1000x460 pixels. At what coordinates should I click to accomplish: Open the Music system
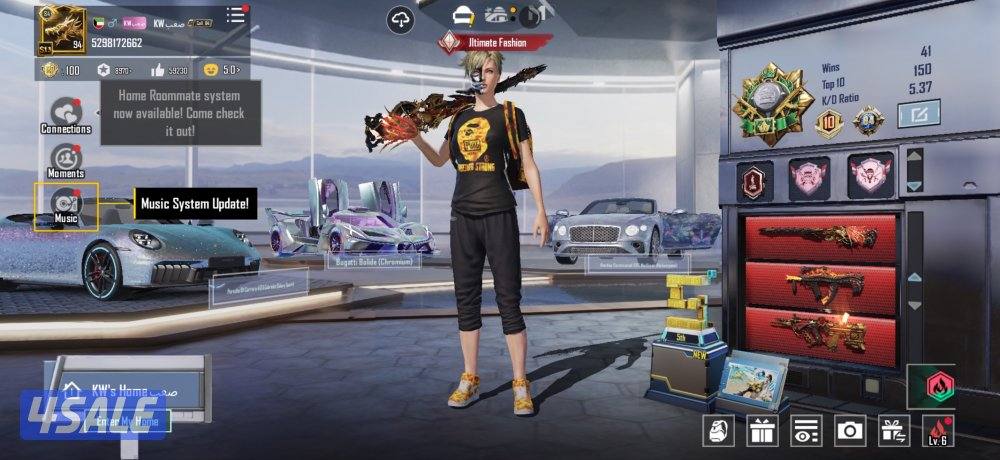(x=66, y=205)
